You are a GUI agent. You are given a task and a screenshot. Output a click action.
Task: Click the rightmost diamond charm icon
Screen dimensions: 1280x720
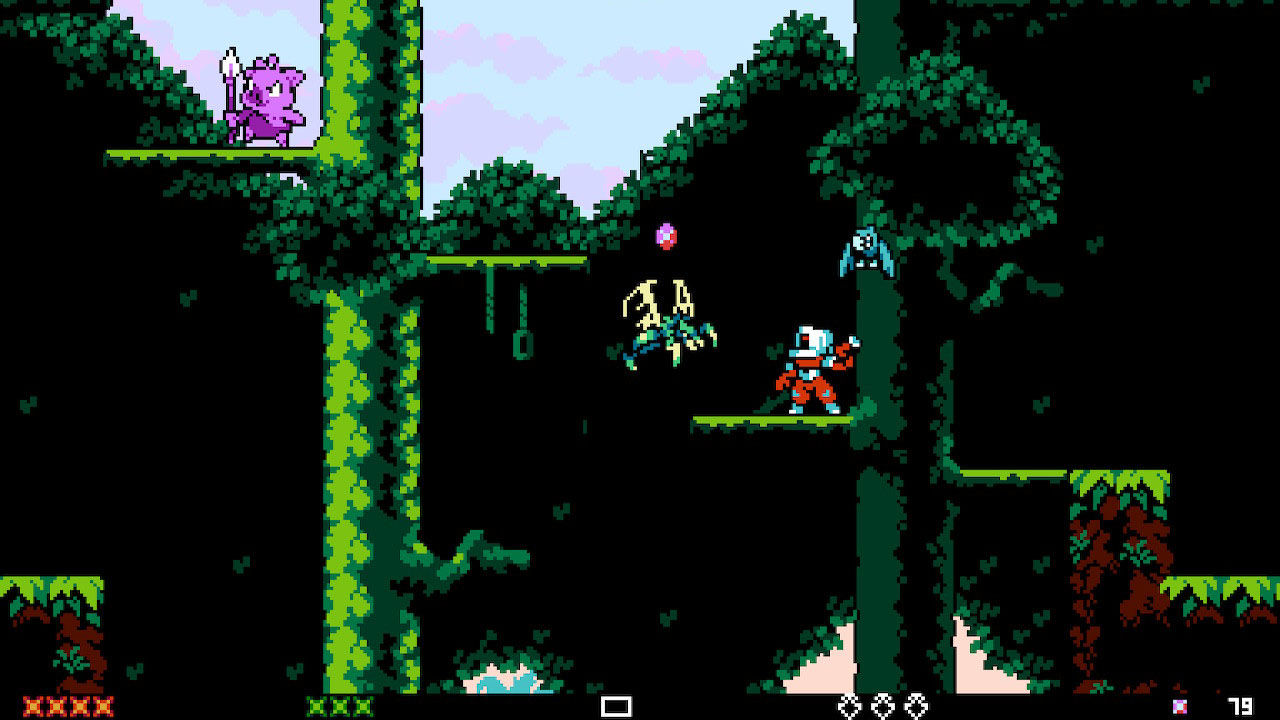[x=918, y=707]
